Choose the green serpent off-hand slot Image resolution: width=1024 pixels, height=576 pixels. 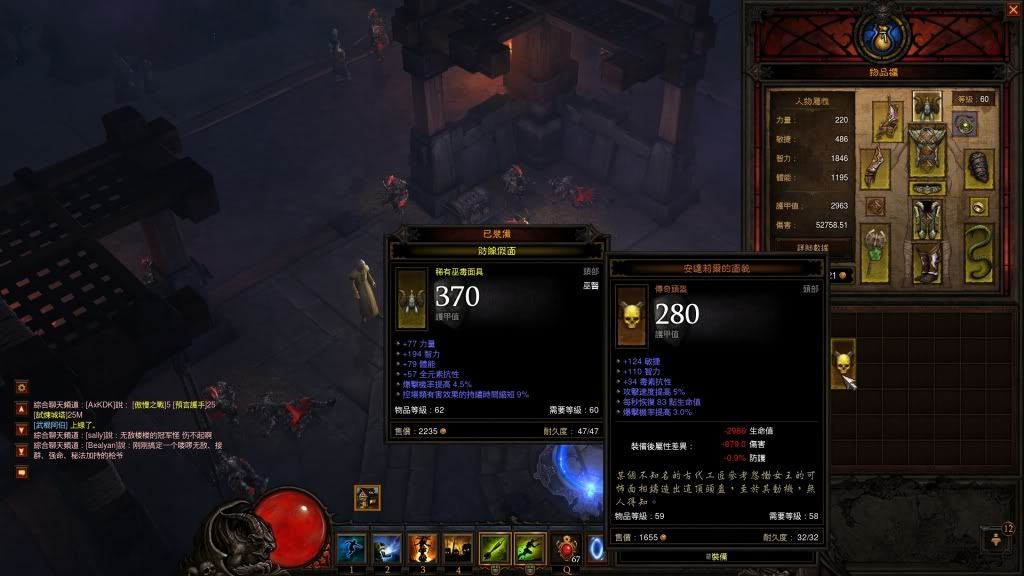[978, 250]
